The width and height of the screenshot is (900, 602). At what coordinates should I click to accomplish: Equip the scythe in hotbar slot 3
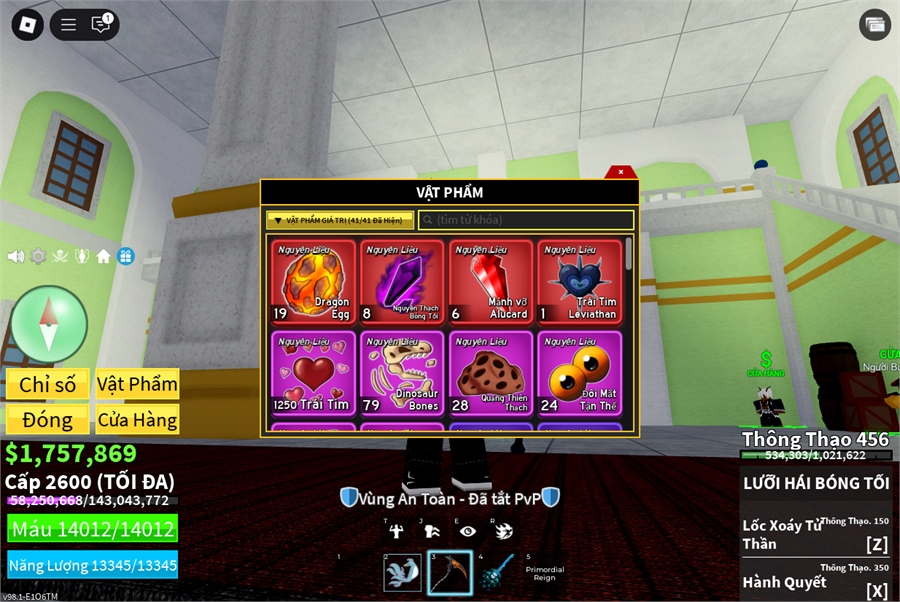[x=449, y=573]
